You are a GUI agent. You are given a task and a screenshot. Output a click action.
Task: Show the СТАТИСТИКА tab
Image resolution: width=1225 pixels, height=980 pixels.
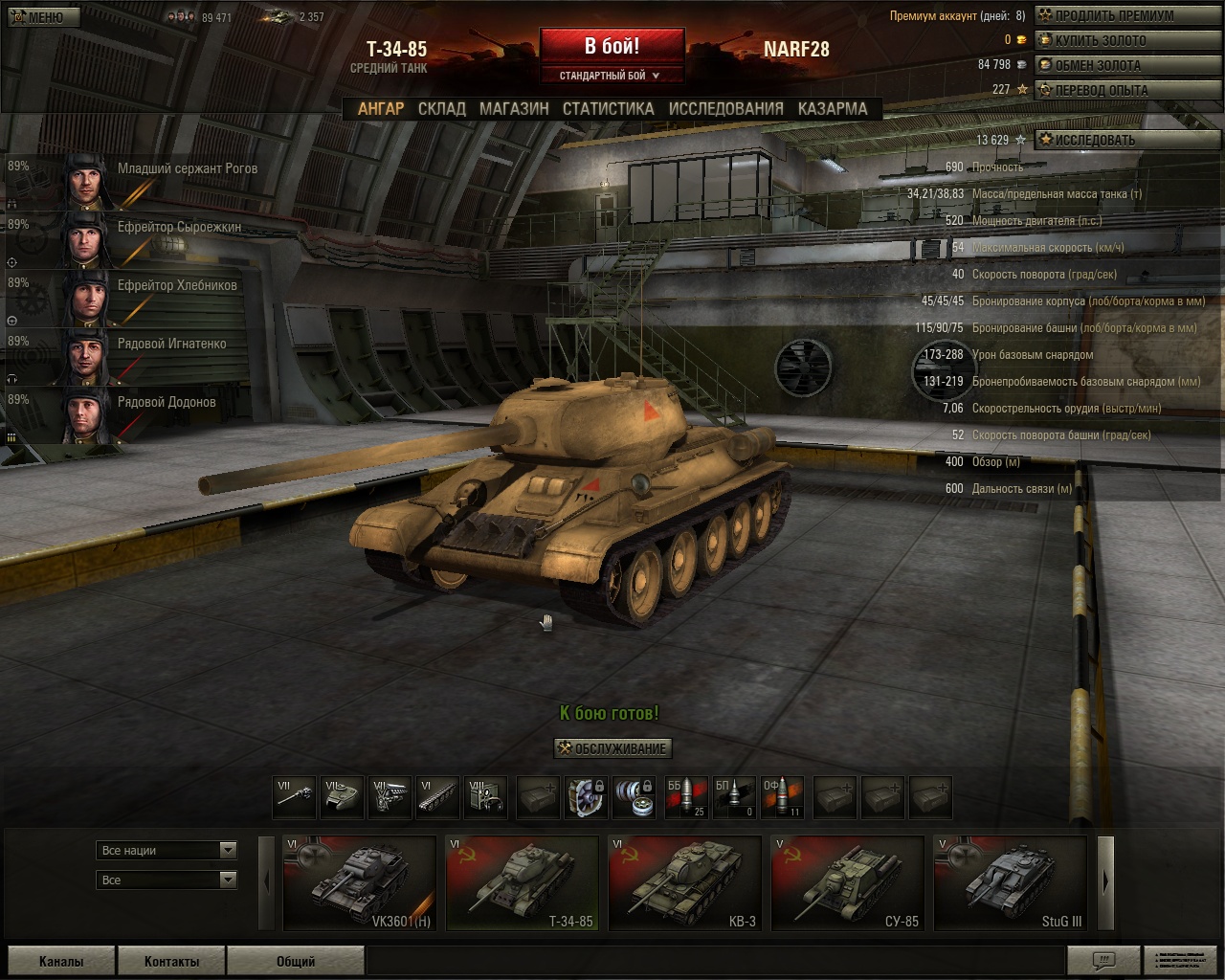click(x=608, y=109)
